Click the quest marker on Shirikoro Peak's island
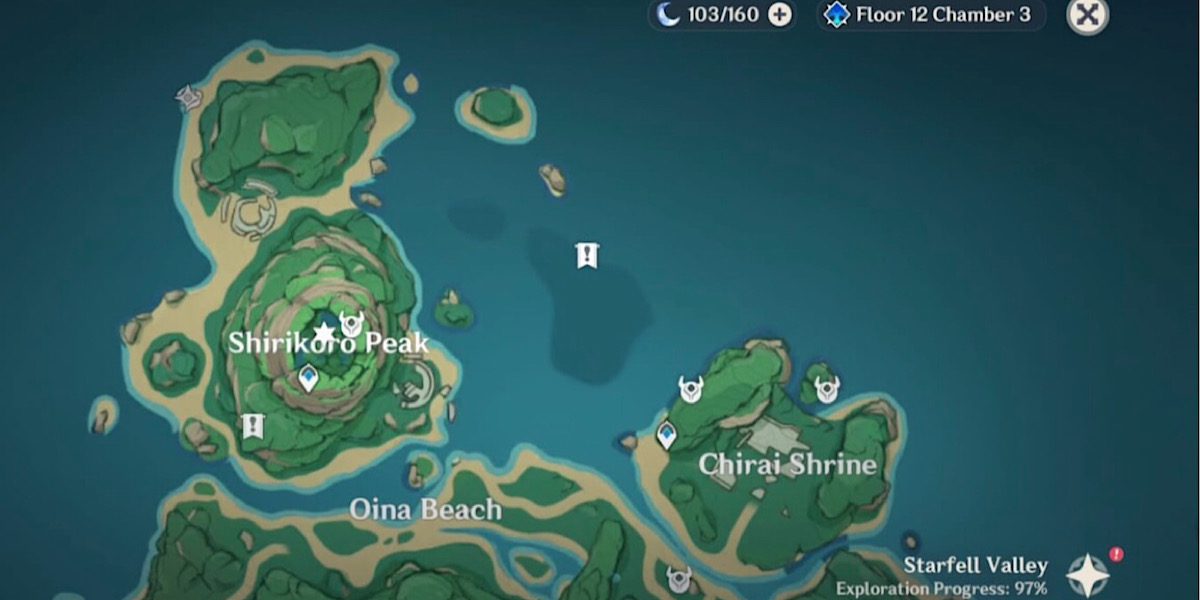1200x600 pixels. point(252,426)
